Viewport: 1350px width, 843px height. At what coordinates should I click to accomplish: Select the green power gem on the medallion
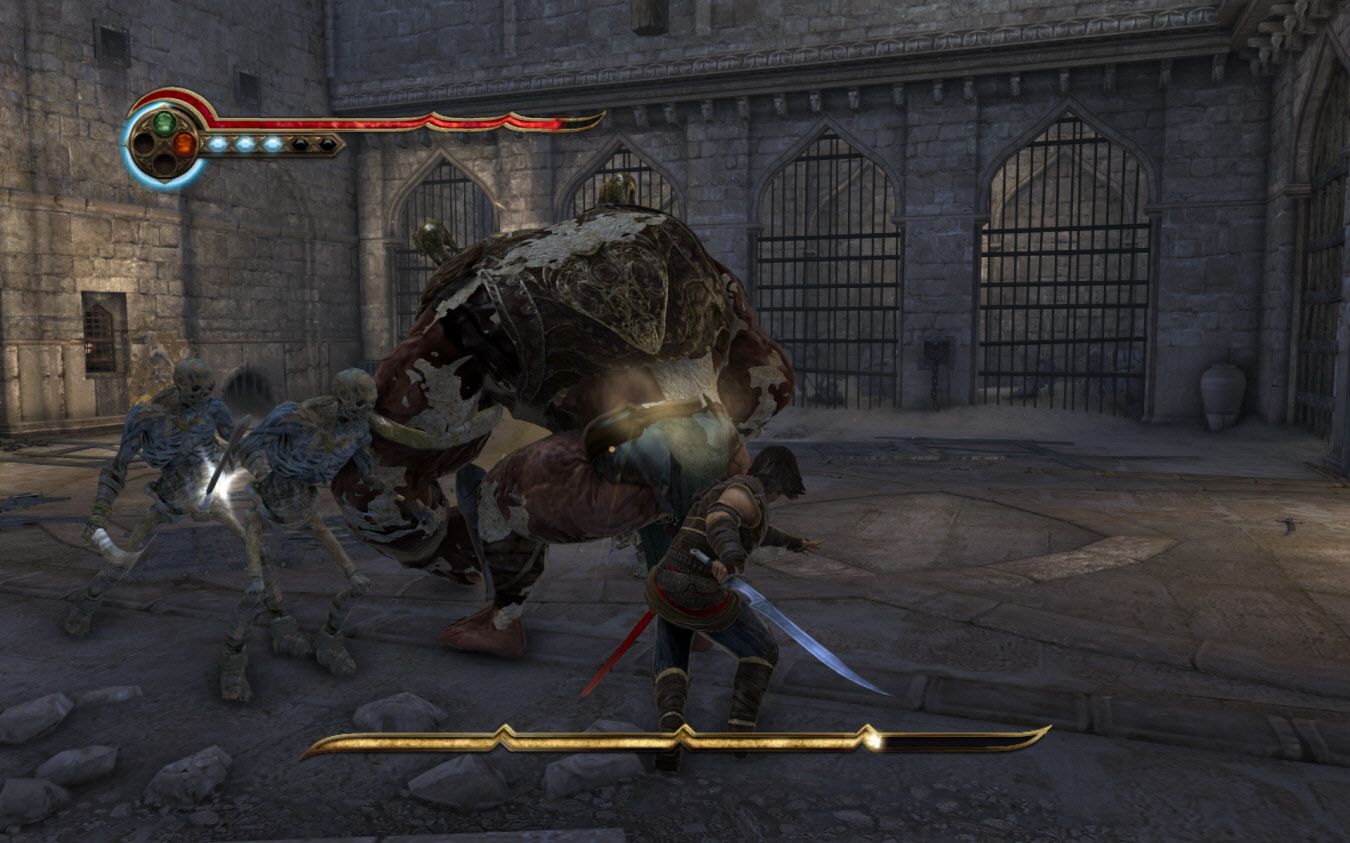163,123
